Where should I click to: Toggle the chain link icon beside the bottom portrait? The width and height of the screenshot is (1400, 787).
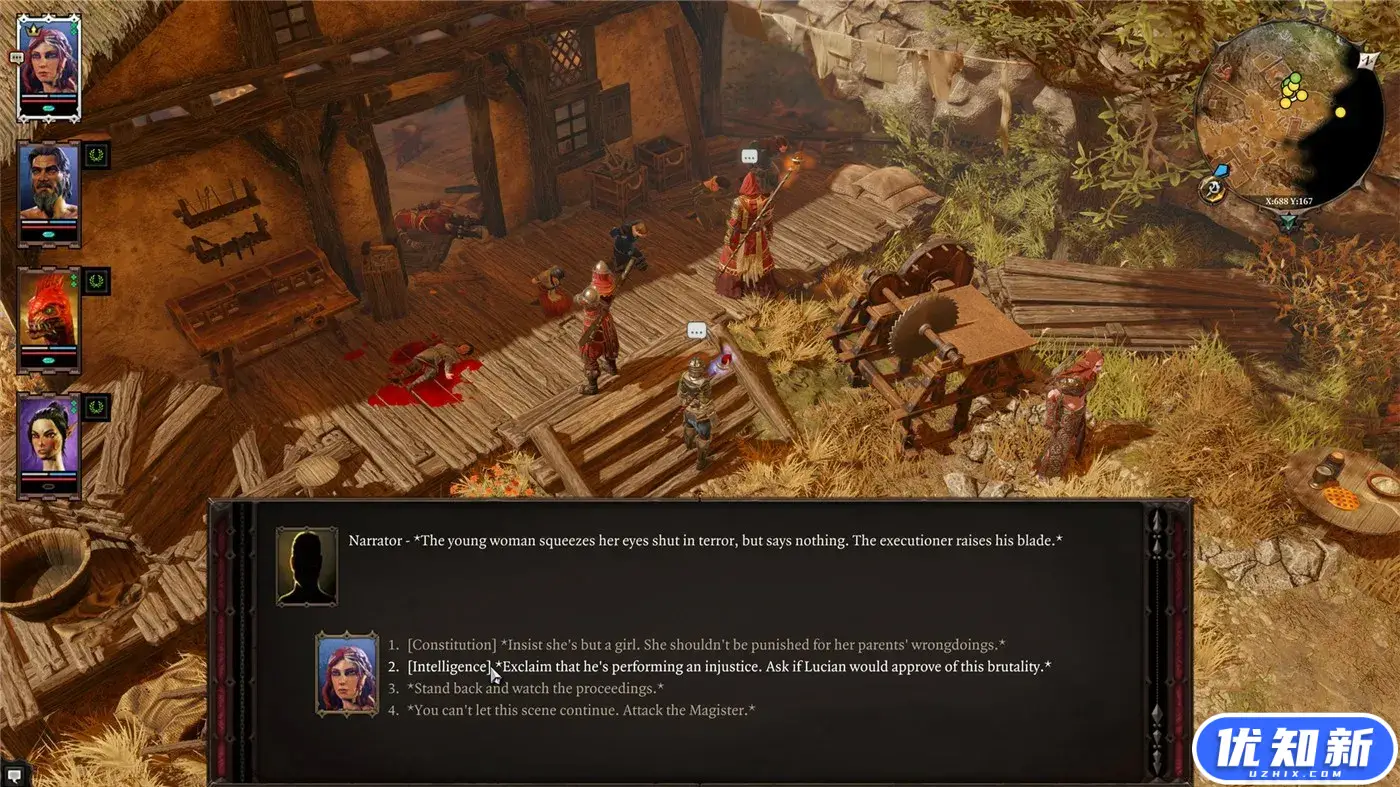pyautogui.click(x=95, y=408)
